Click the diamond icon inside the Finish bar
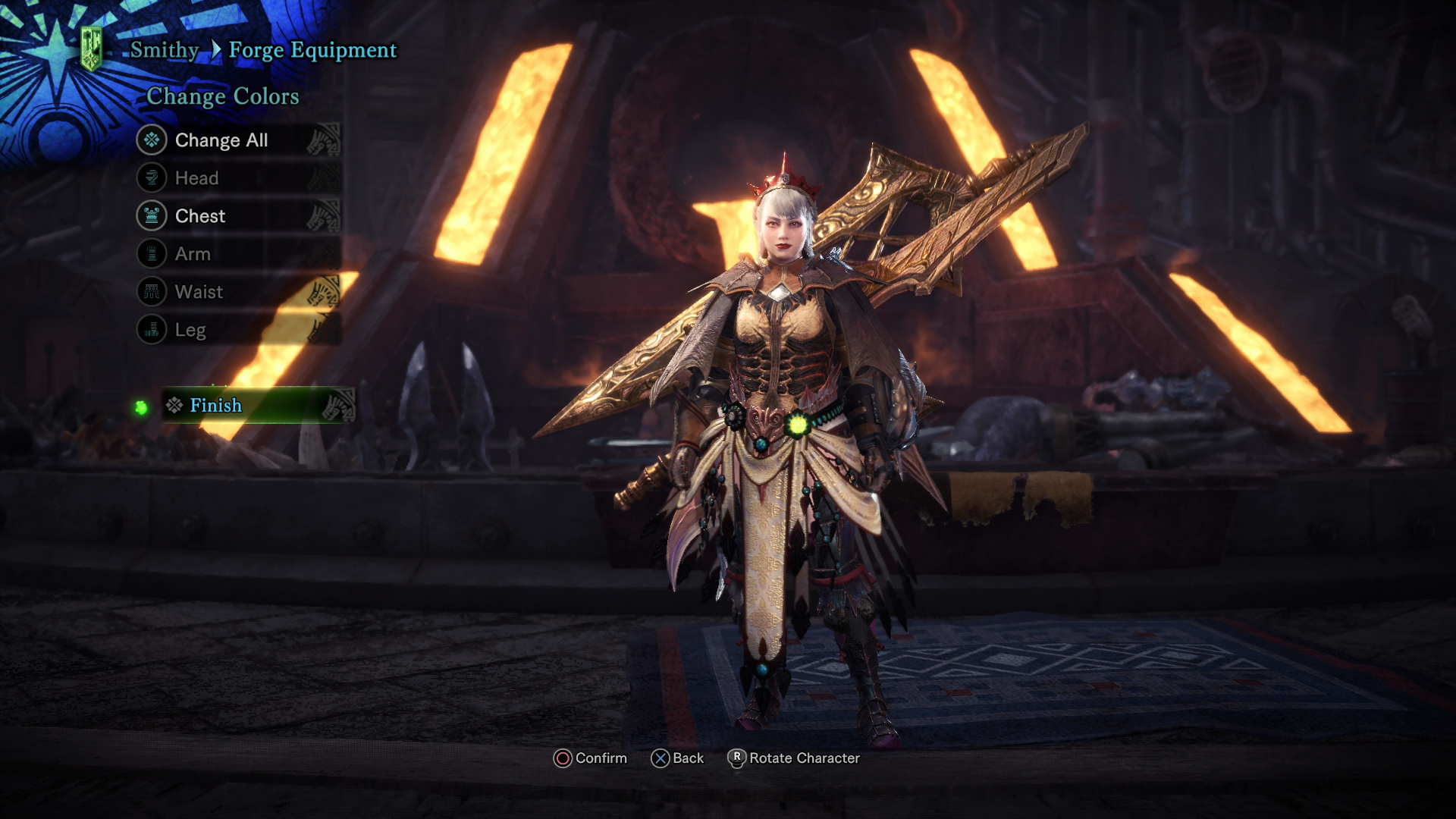The width and height of the screenshot is (1456, 819). click(x=173, y=406)
